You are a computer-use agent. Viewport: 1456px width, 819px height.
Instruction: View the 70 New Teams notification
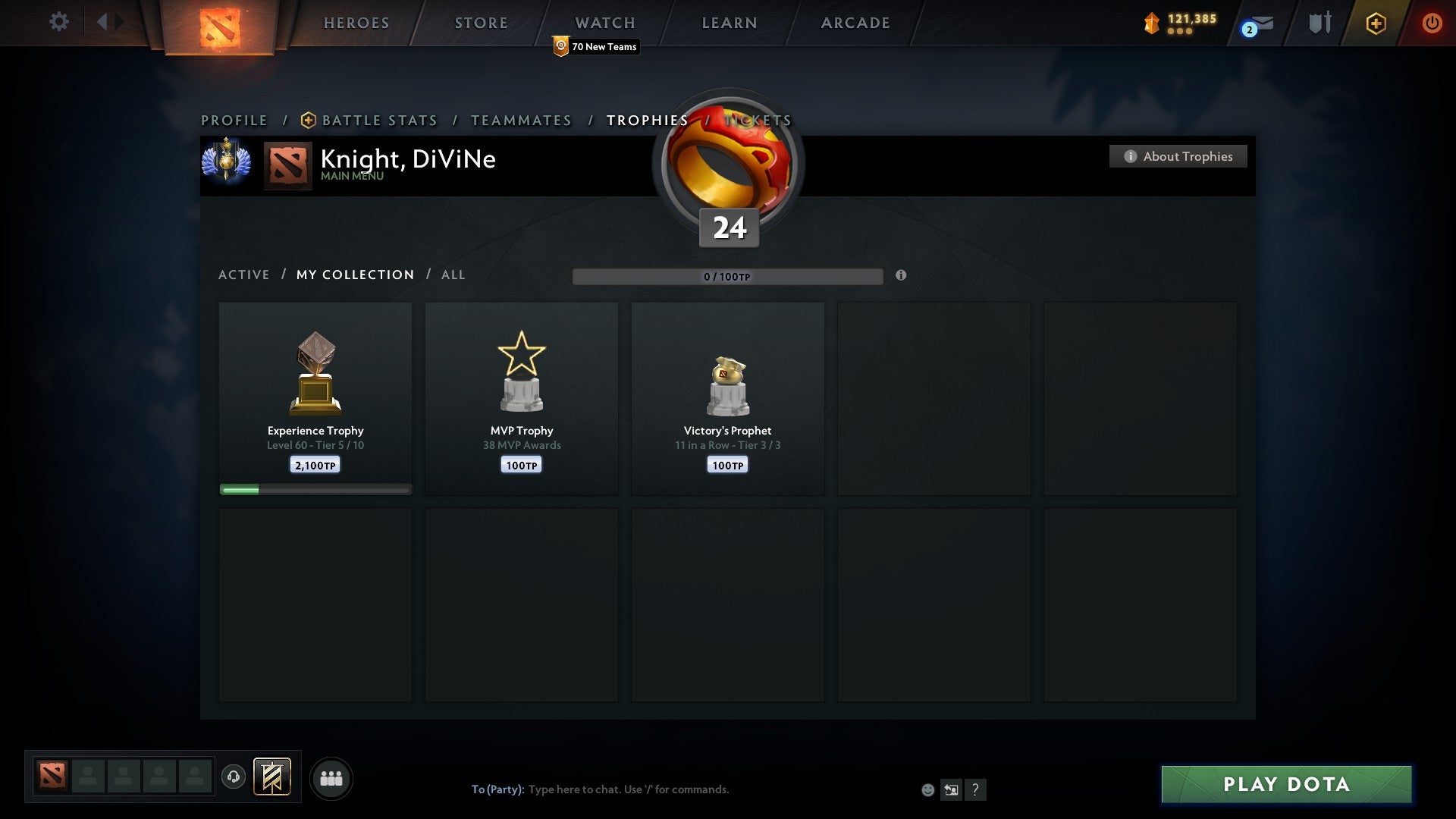coord(597,46)
